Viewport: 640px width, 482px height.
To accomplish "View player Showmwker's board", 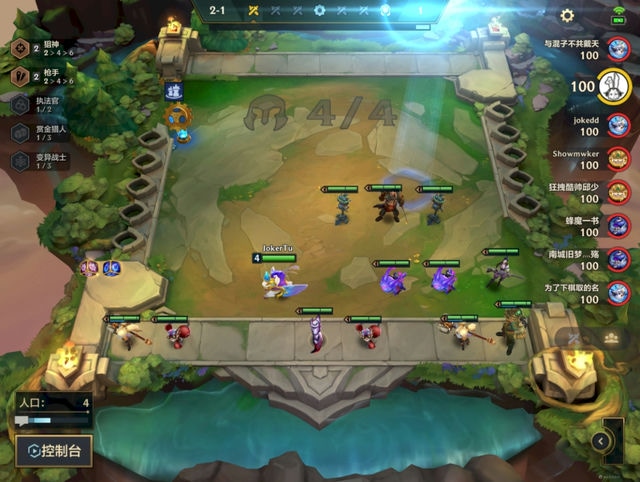I will click(618, 158).
